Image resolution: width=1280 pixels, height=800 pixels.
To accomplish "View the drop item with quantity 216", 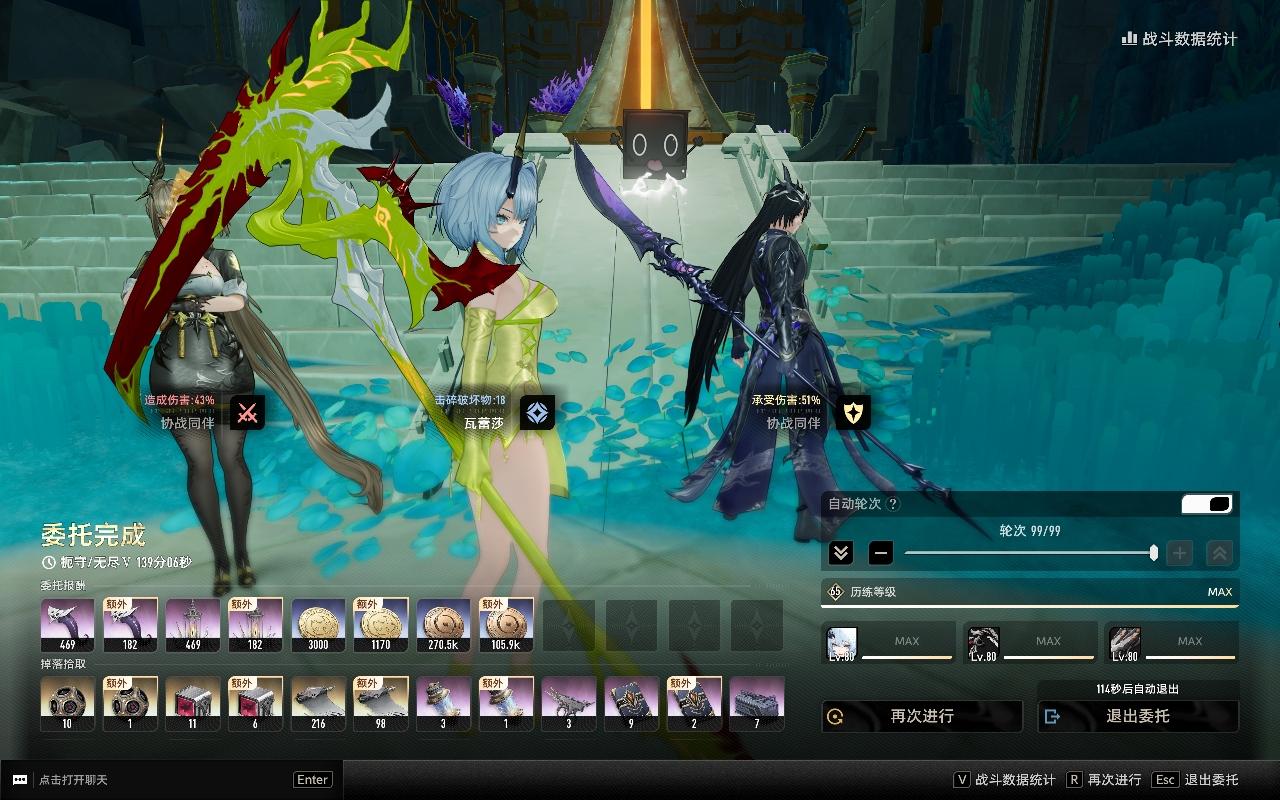I will pyautogui.click(x=318, y=704).
